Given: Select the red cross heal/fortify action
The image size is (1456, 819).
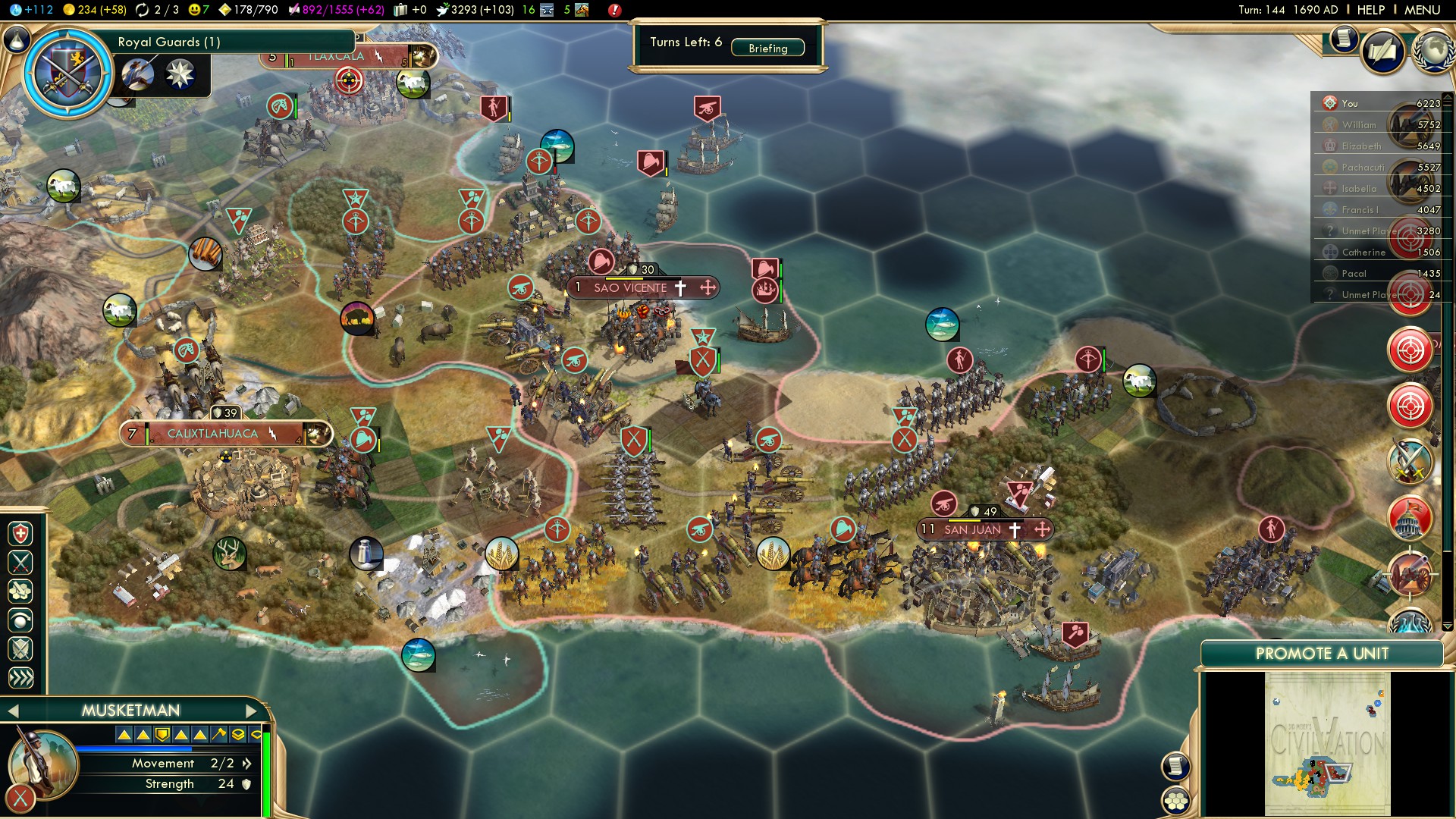Looking at the screenshot, I should pos(20,534).
